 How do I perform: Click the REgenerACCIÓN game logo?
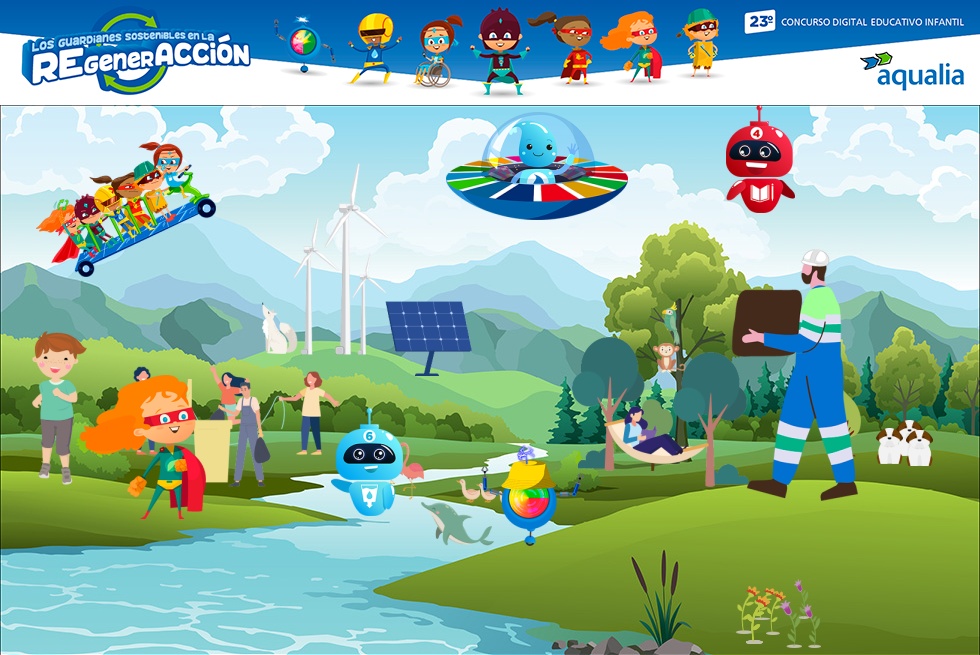pyautogui.click(x=137, y=53)
